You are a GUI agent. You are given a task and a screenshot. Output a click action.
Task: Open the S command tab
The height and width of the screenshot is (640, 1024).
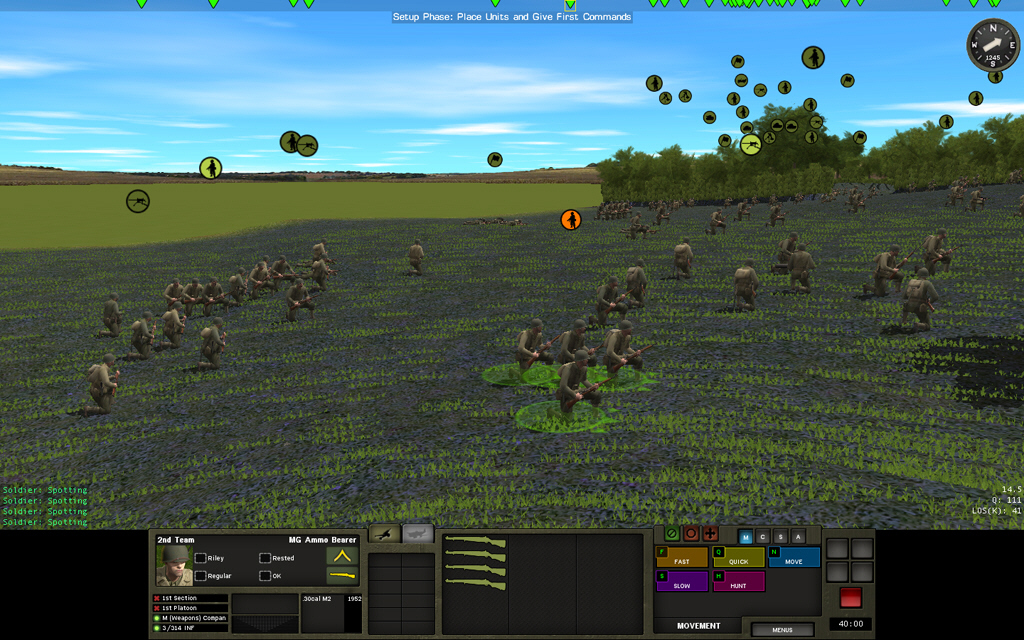coord(779,537)
